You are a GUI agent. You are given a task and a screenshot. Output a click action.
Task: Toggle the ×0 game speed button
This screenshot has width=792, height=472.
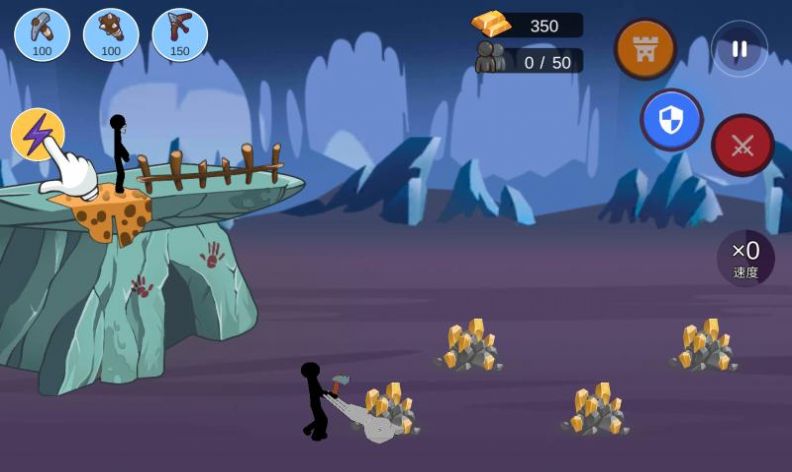pos(745,258)
